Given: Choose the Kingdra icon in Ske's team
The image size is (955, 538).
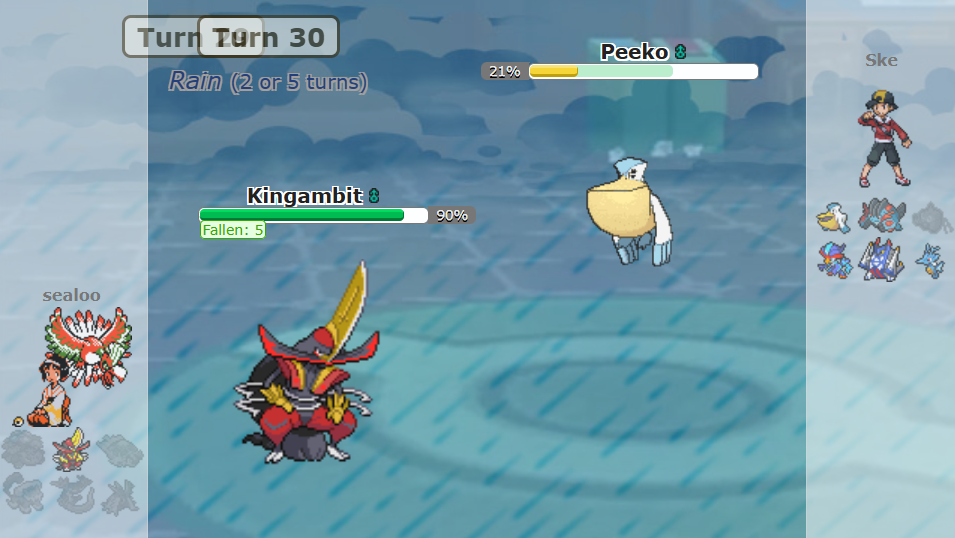Looking at the screenshot, I should (930, 260).
